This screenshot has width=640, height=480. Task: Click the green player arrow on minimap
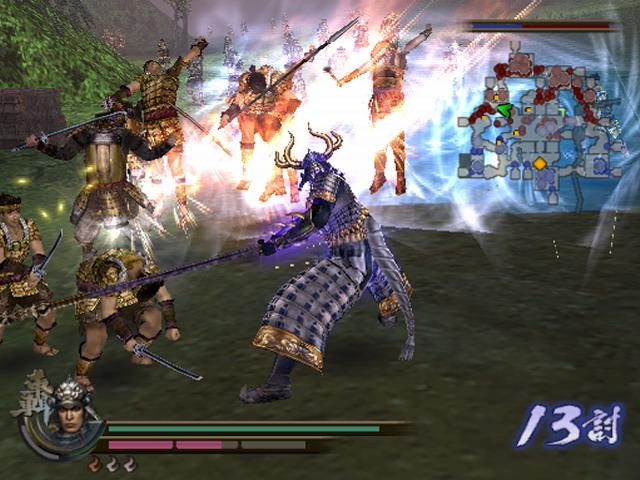pos(505,109)
